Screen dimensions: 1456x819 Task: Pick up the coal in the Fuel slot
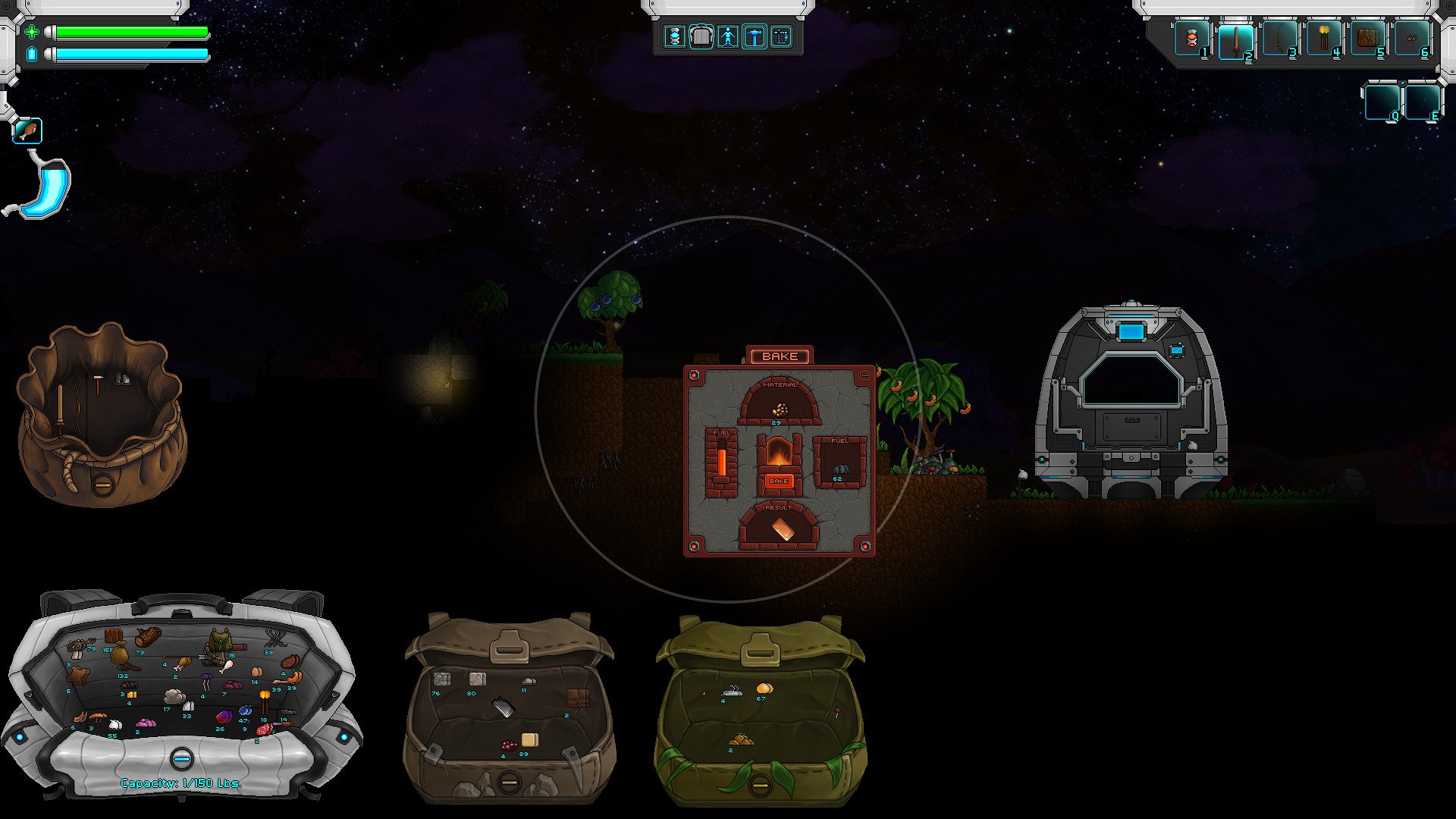(840, 469)
